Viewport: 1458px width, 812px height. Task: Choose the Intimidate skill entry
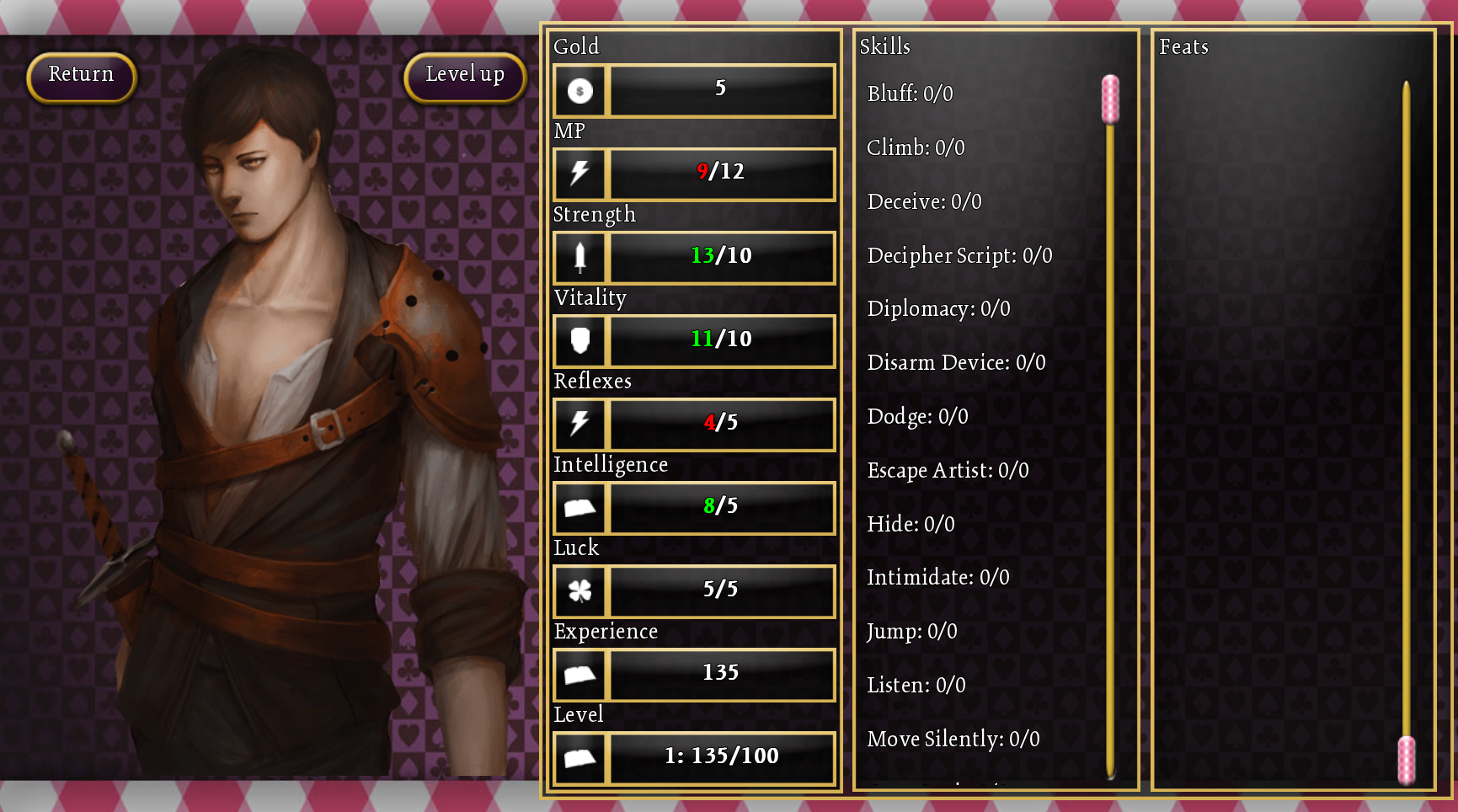click(x=937, y=578)
